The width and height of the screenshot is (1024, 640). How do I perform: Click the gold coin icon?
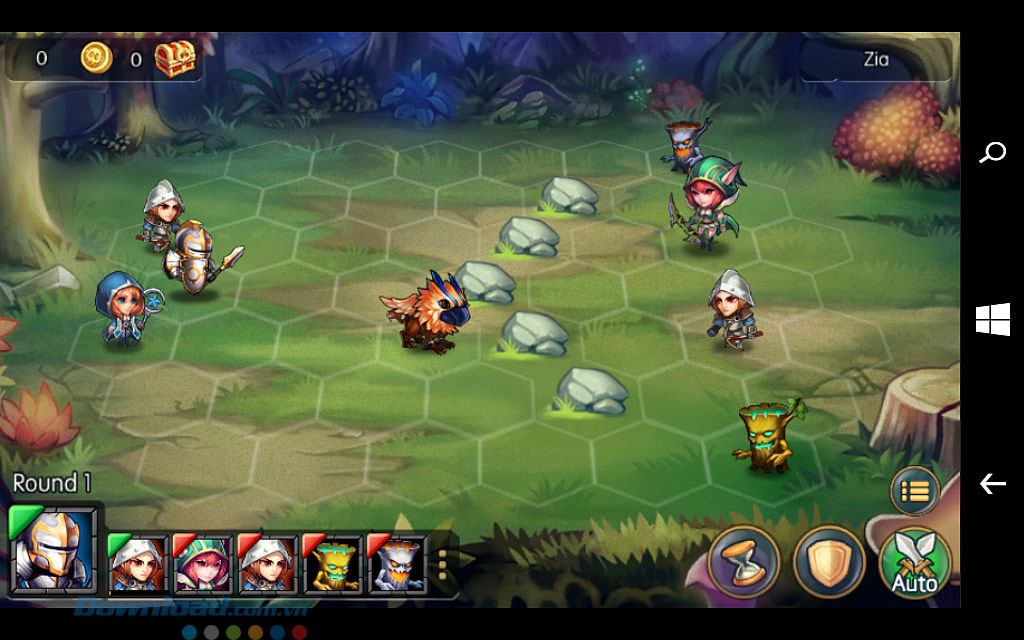pos(96,58)
